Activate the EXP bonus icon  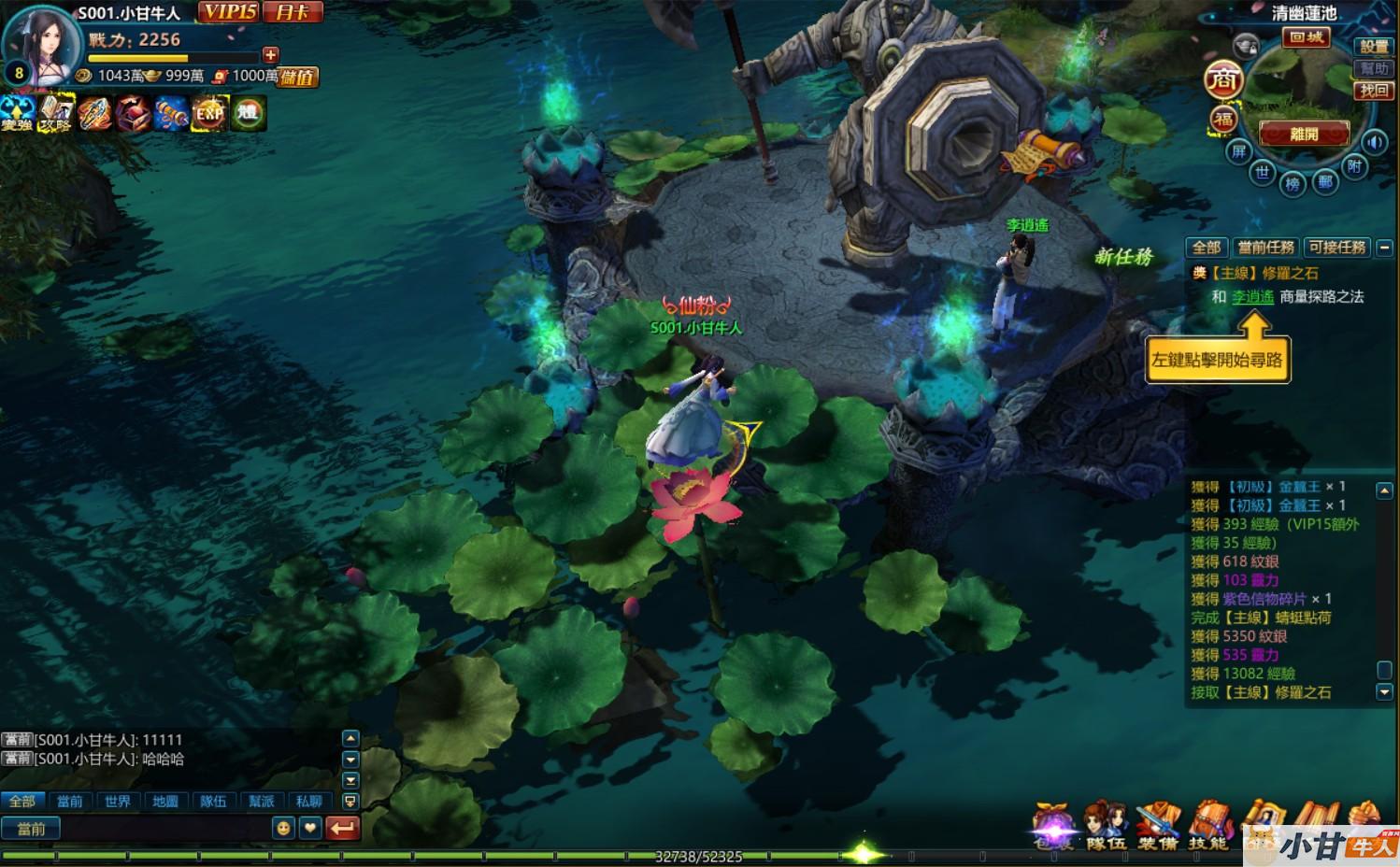click(210, 113)
